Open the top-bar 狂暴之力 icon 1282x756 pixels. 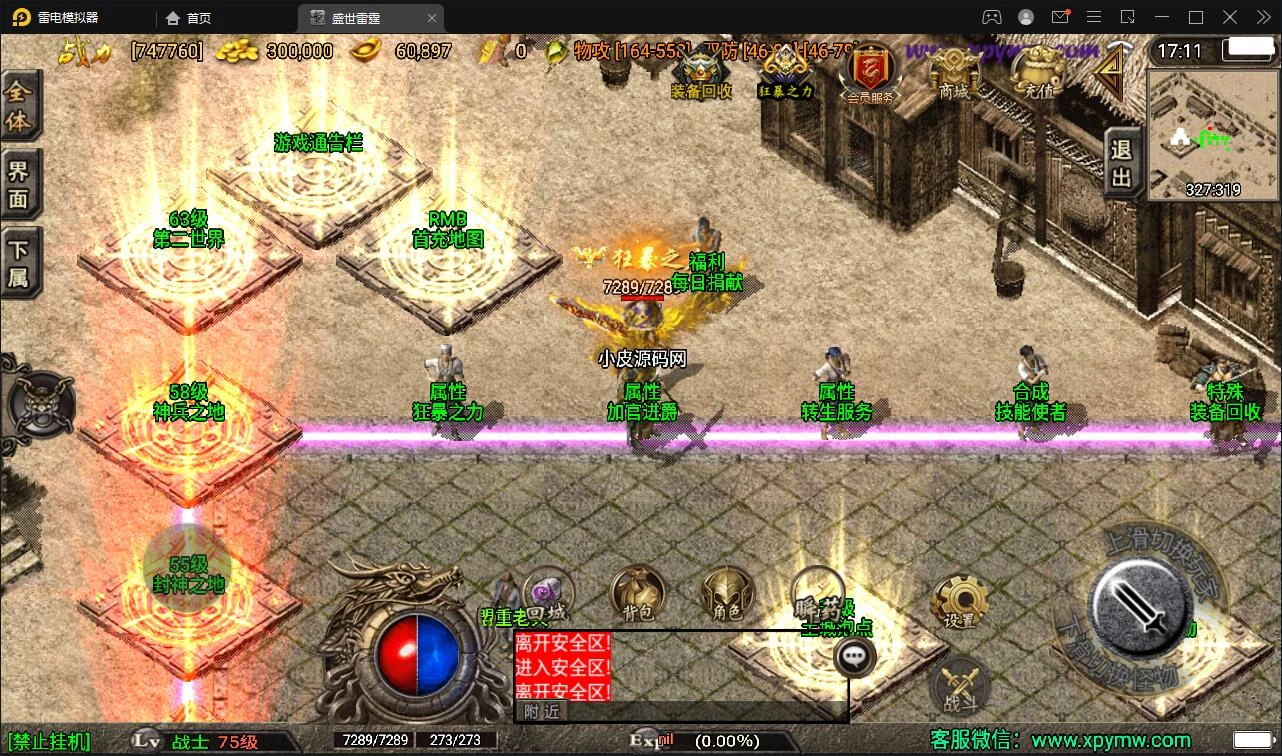coord(786,70)
